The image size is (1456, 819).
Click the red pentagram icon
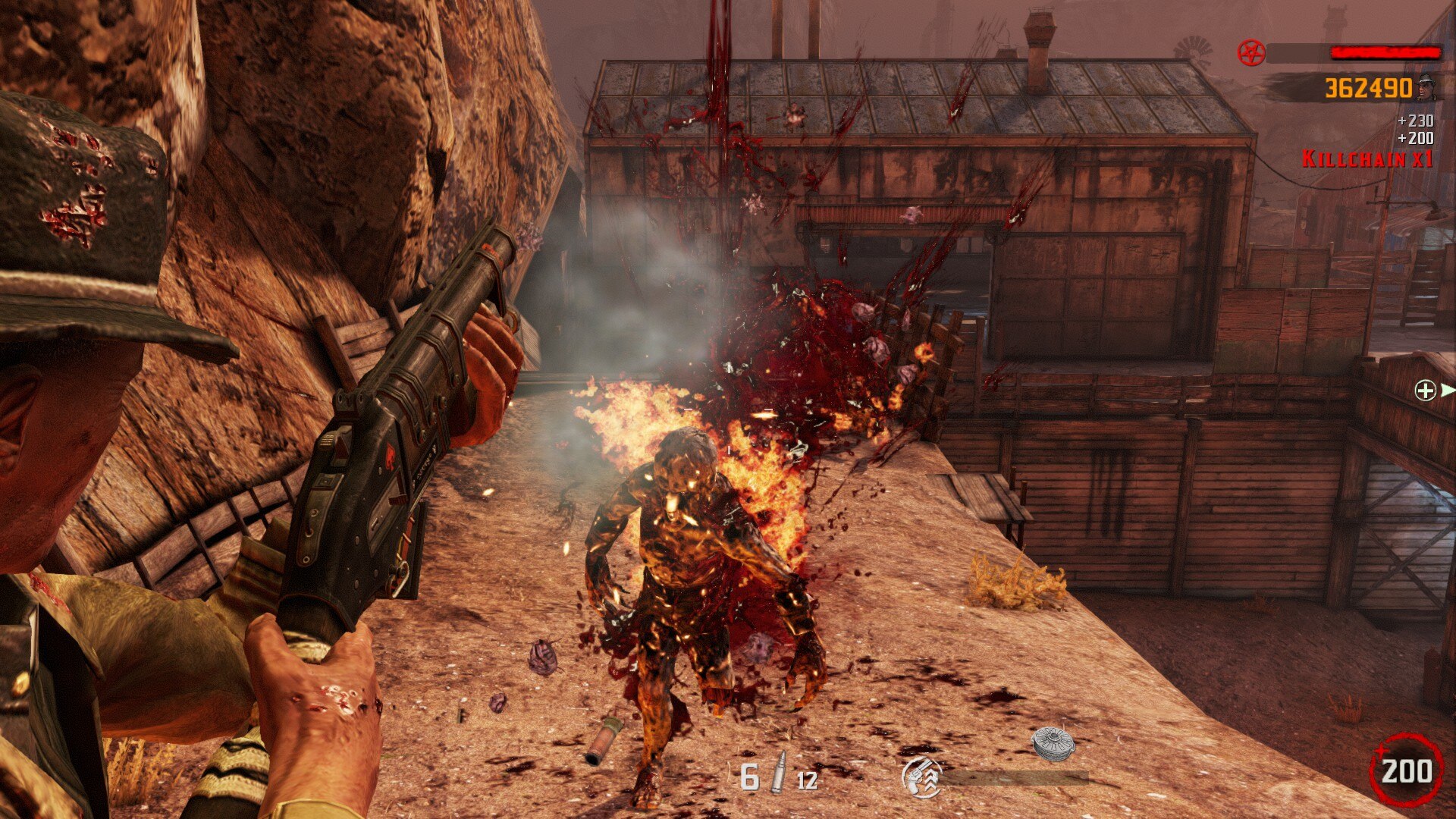(x=1251, y=52)
